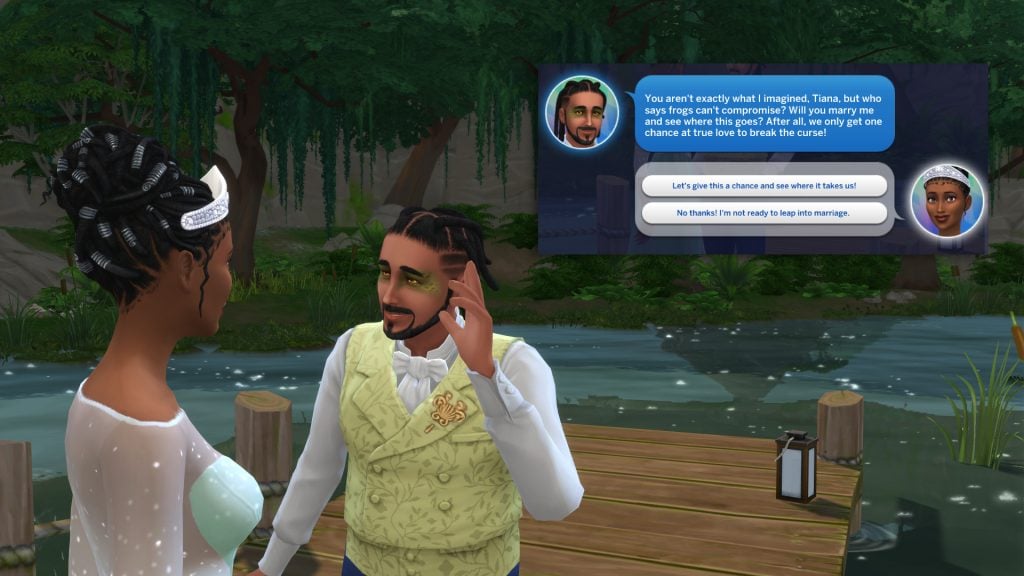Choose "Let's give this a chance" reply
The height and width of the screenshot is (576, 1024).
pyautogui.click(x=764, y=186)
